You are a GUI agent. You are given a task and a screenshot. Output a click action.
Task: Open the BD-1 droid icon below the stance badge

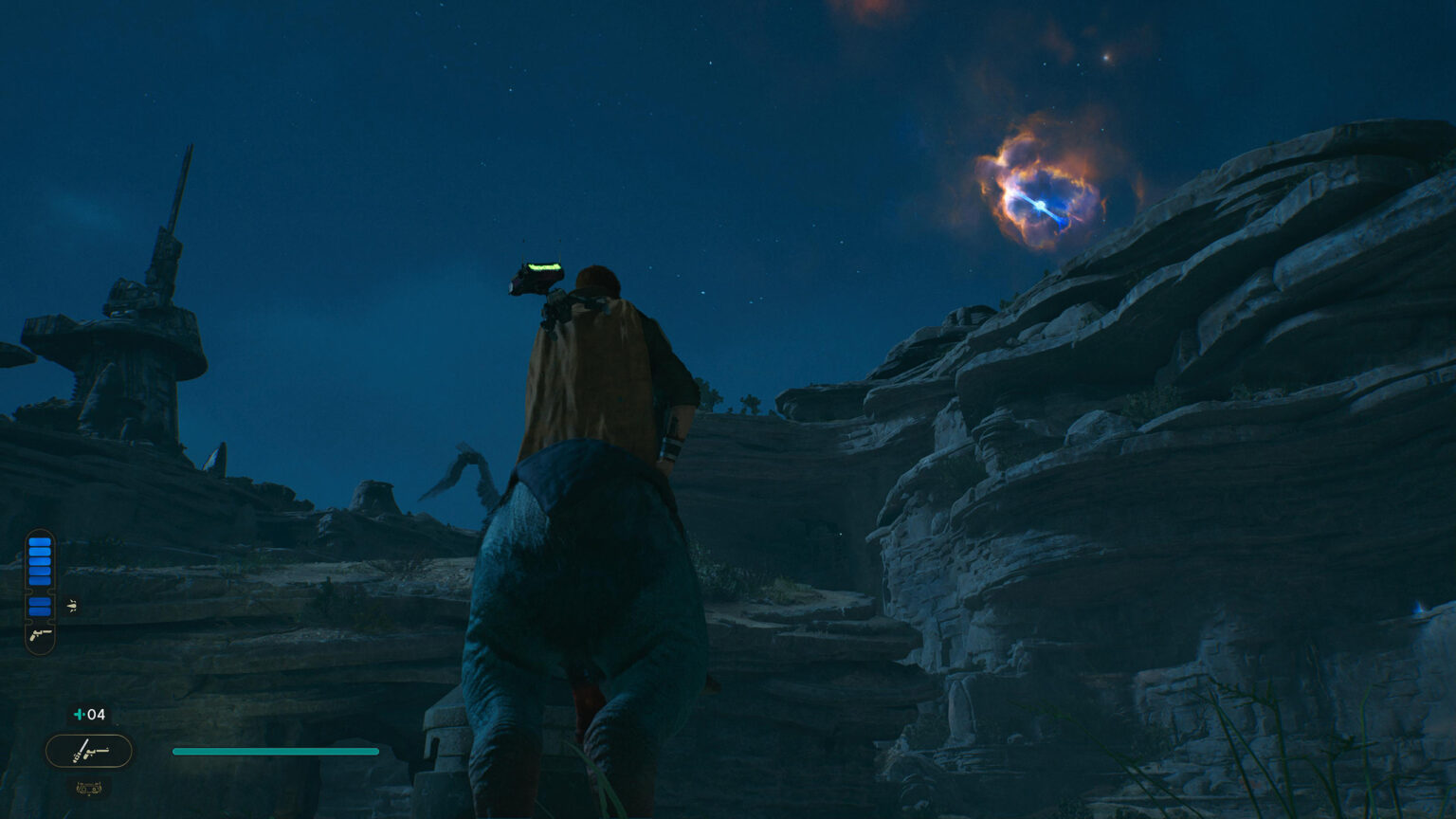click(89, 788)
